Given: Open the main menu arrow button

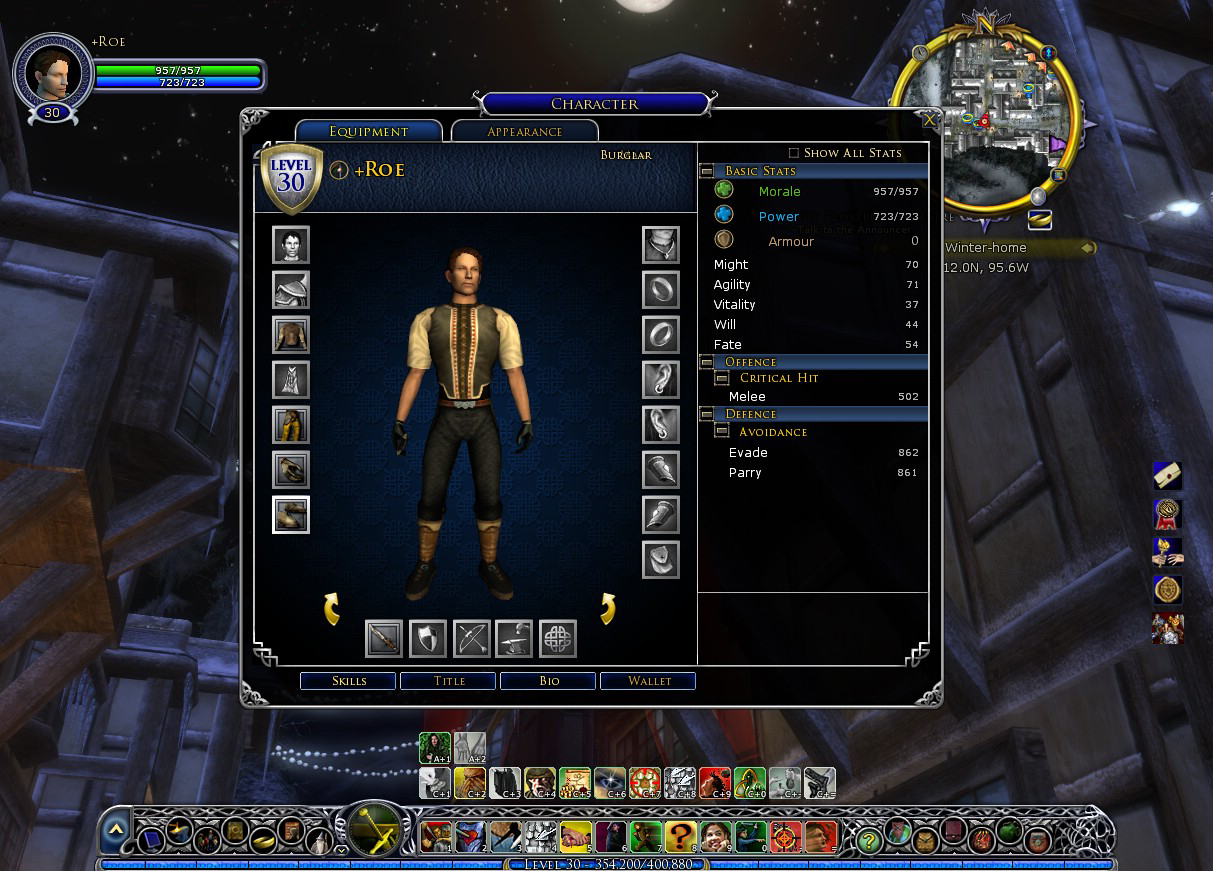Looking at the screenshot, I should [116, 829].
